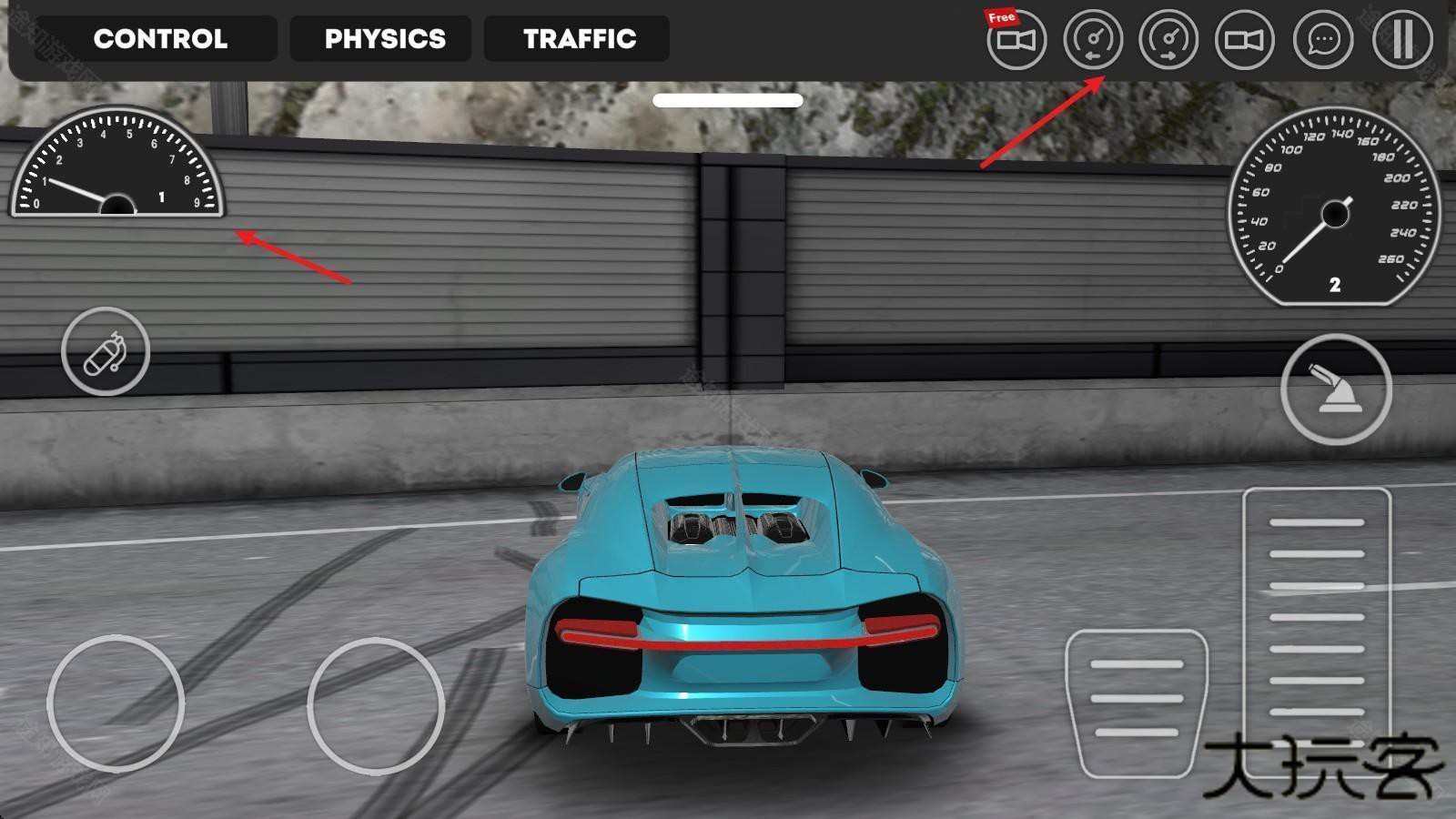Viewport: 1456px width, 819px height.
Task: Hit the short brake pedal
Action: coord(1137,701)
